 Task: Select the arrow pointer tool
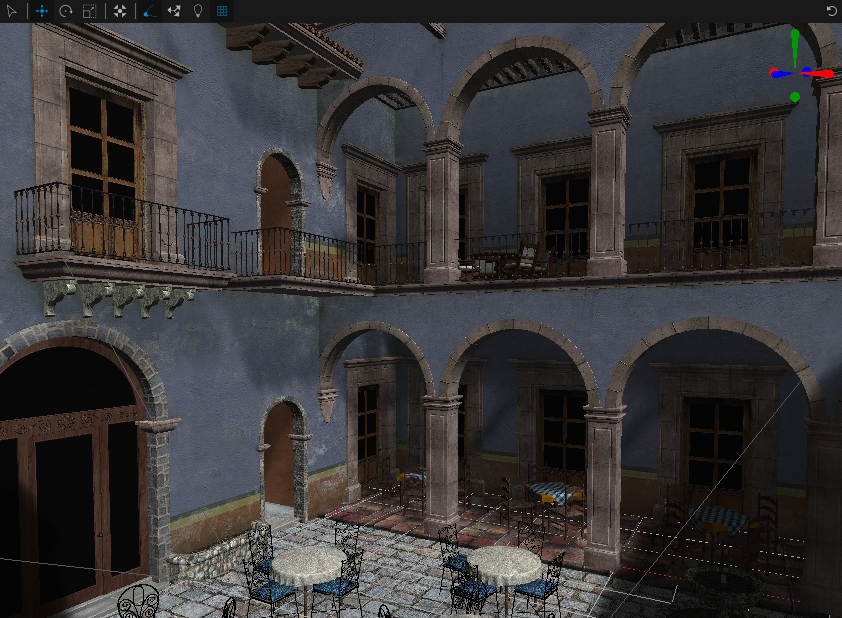pyautogui.click(x=13, y=11)
